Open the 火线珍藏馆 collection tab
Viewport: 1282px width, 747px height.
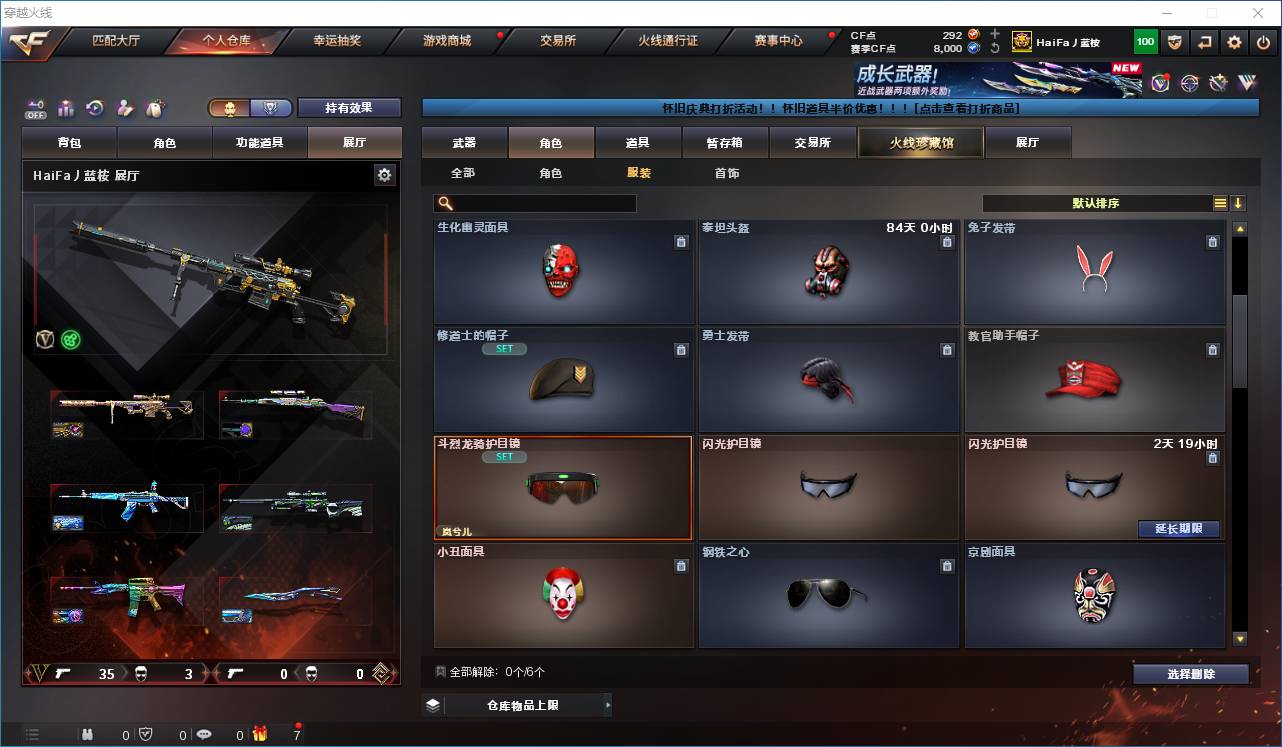click(921, 143)
